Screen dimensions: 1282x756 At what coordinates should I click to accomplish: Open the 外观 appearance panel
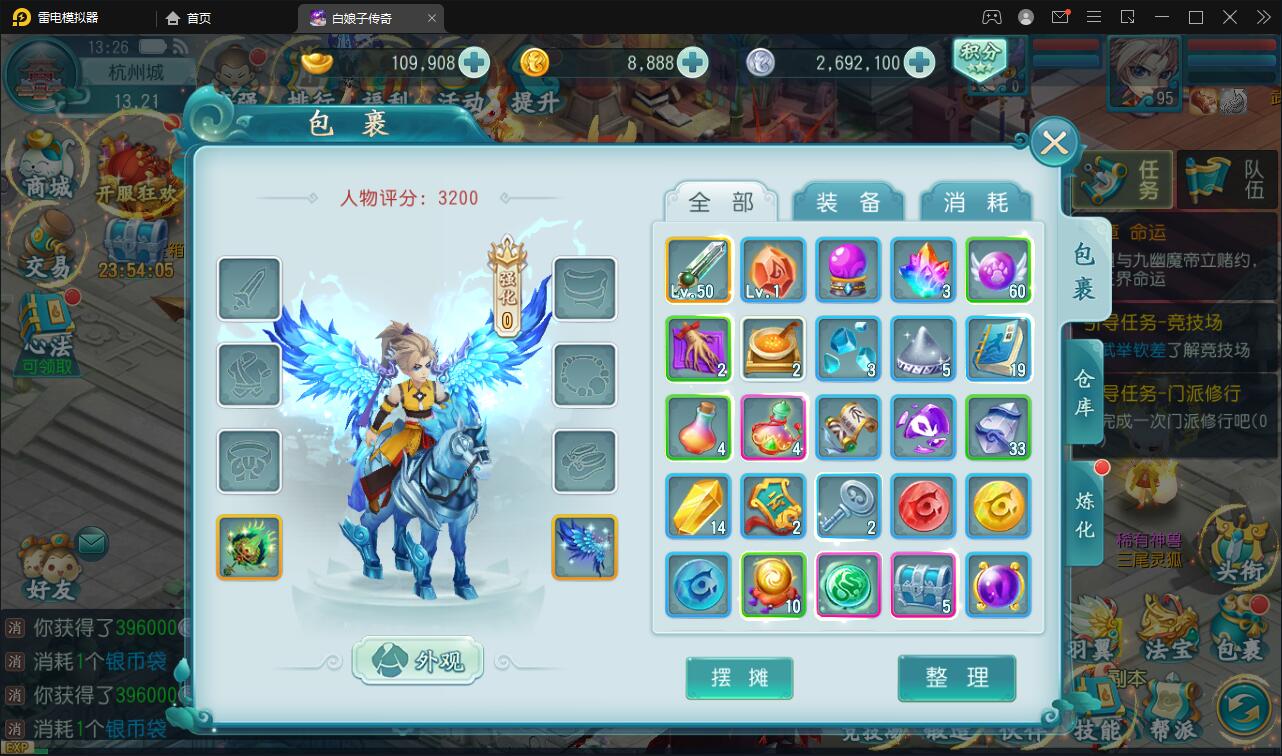tap(418, 661)
